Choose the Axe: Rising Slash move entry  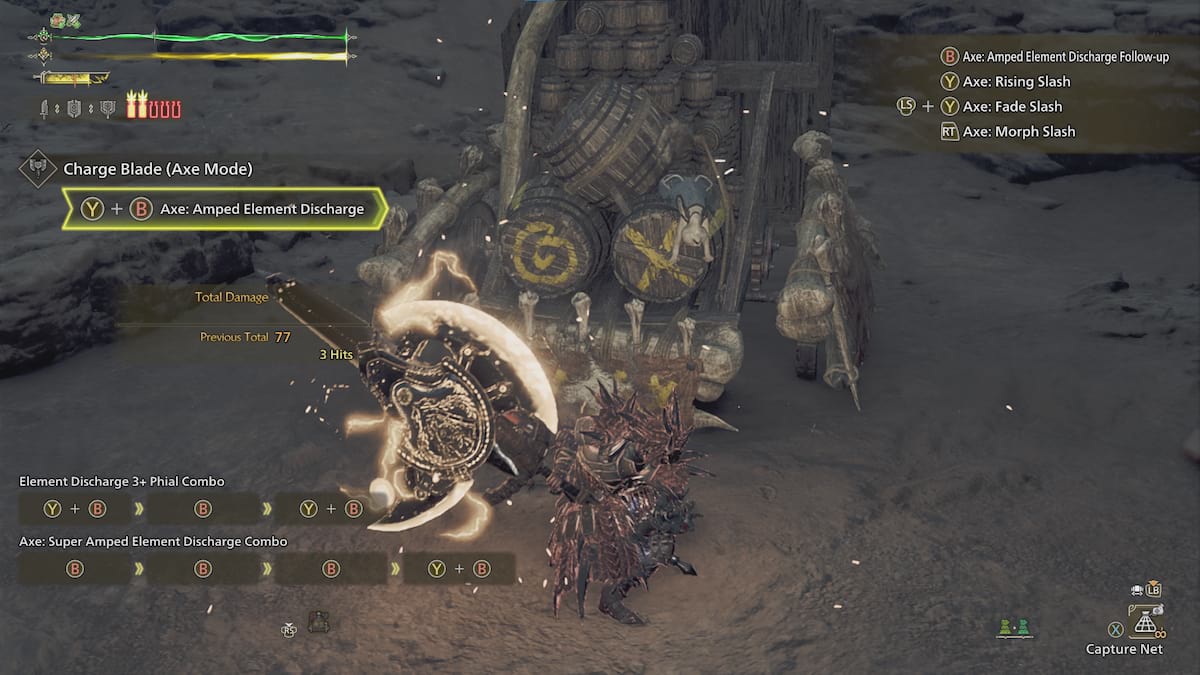click(1017, 82)
